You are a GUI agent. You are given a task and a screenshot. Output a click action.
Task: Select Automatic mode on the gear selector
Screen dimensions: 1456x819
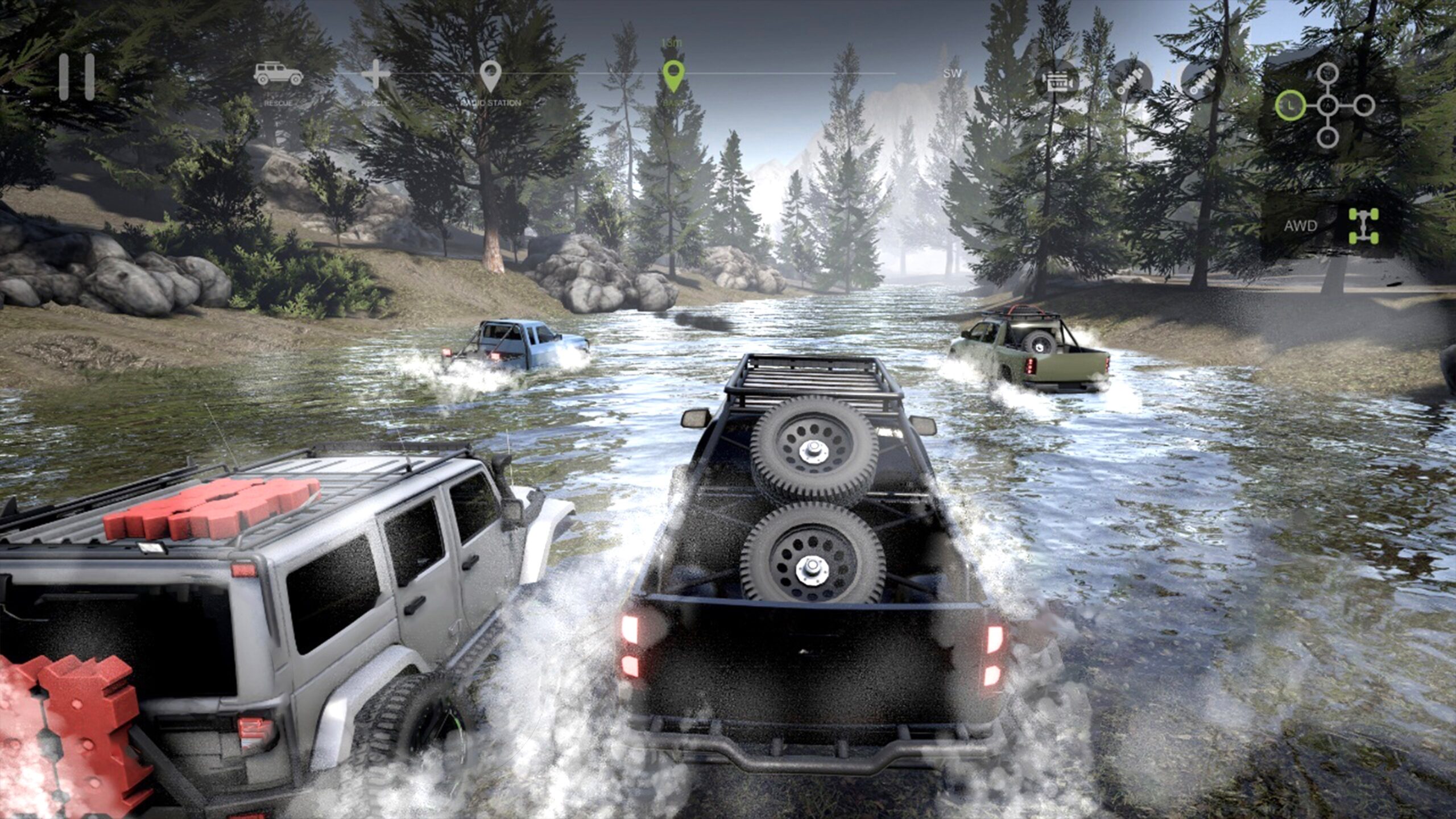1329,105
